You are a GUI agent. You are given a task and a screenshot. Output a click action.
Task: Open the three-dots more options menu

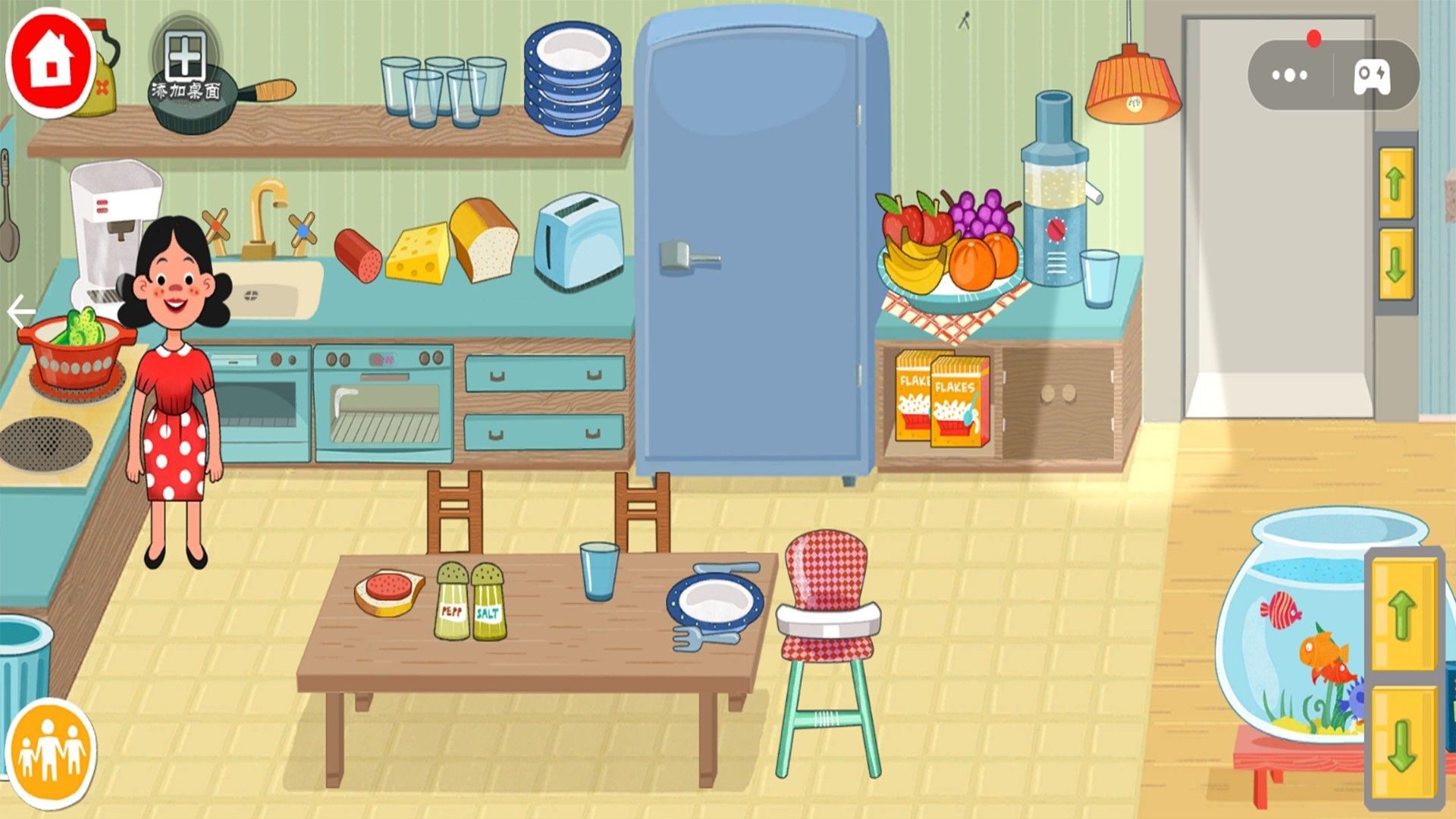[x=1289, y=75]
